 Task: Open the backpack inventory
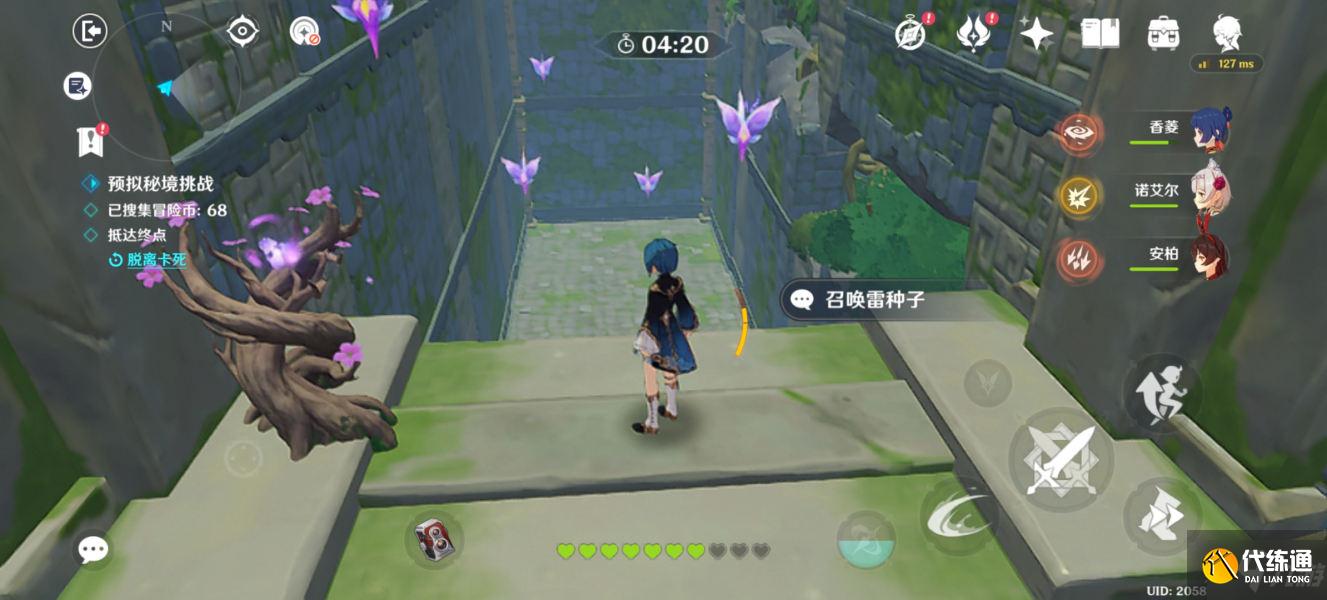(1162, 34)
